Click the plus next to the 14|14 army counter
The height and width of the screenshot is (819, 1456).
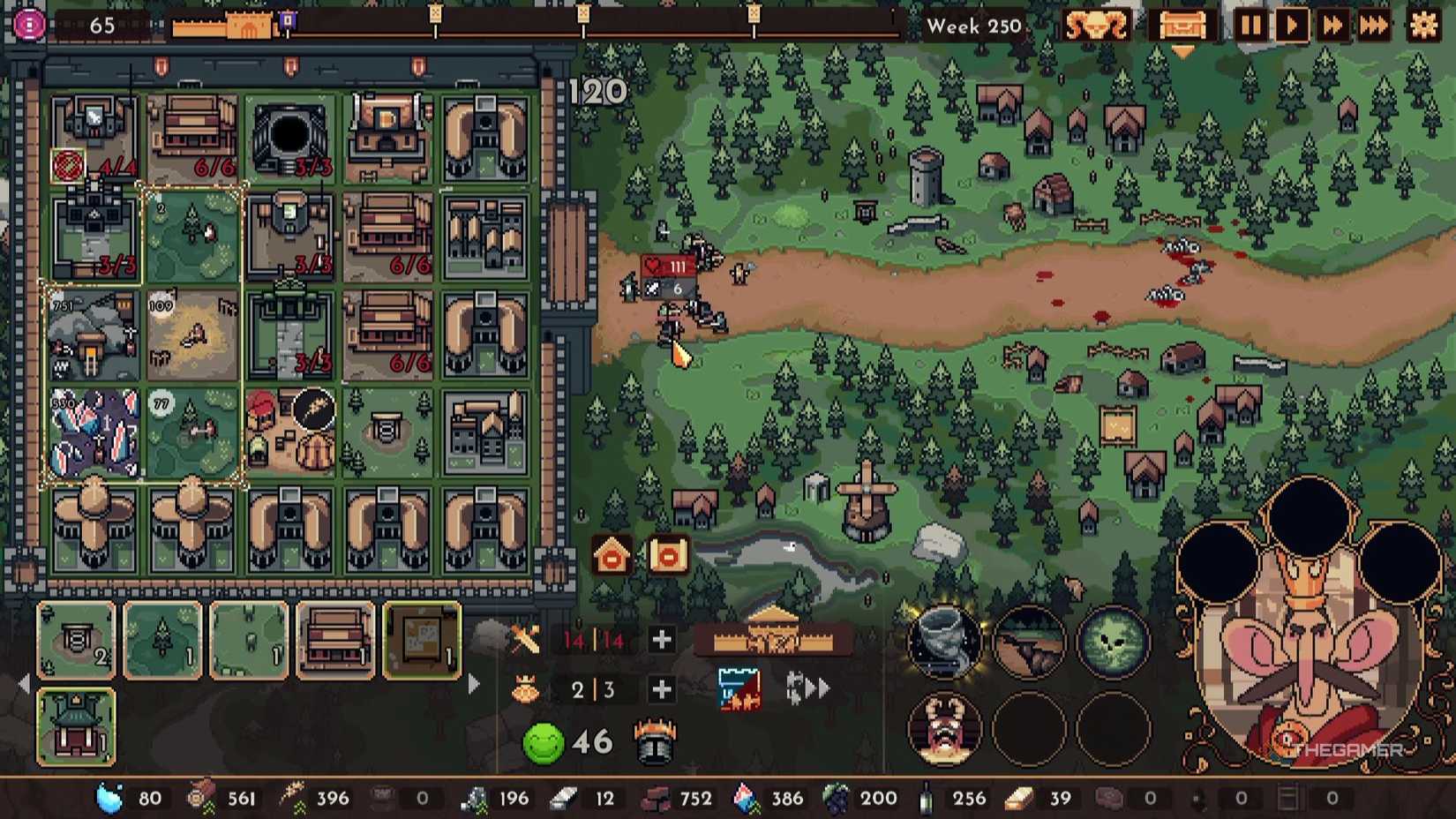(x=661, y=640)
